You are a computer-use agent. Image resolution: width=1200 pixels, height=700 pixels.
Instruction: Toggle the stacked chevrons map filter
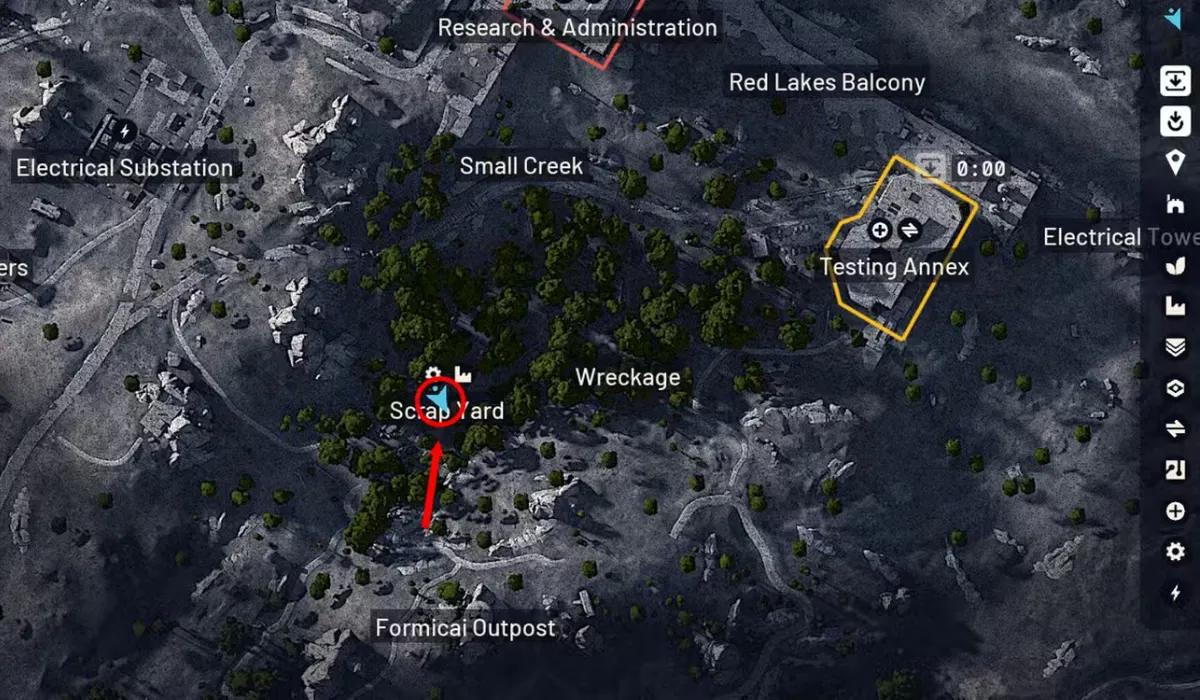pyautogui.click(x=1174, y=347)
